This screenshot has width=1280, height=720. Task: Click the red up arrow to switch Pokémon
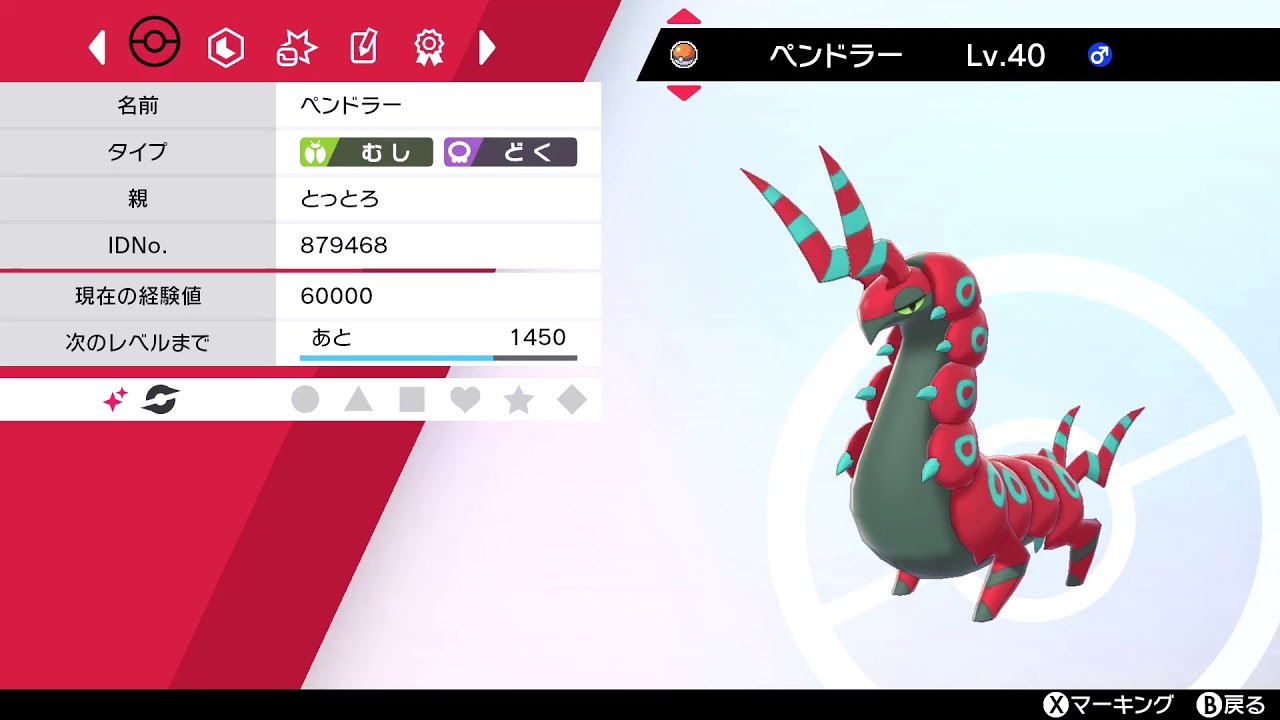pyautogui.click(x=684, y=15)
